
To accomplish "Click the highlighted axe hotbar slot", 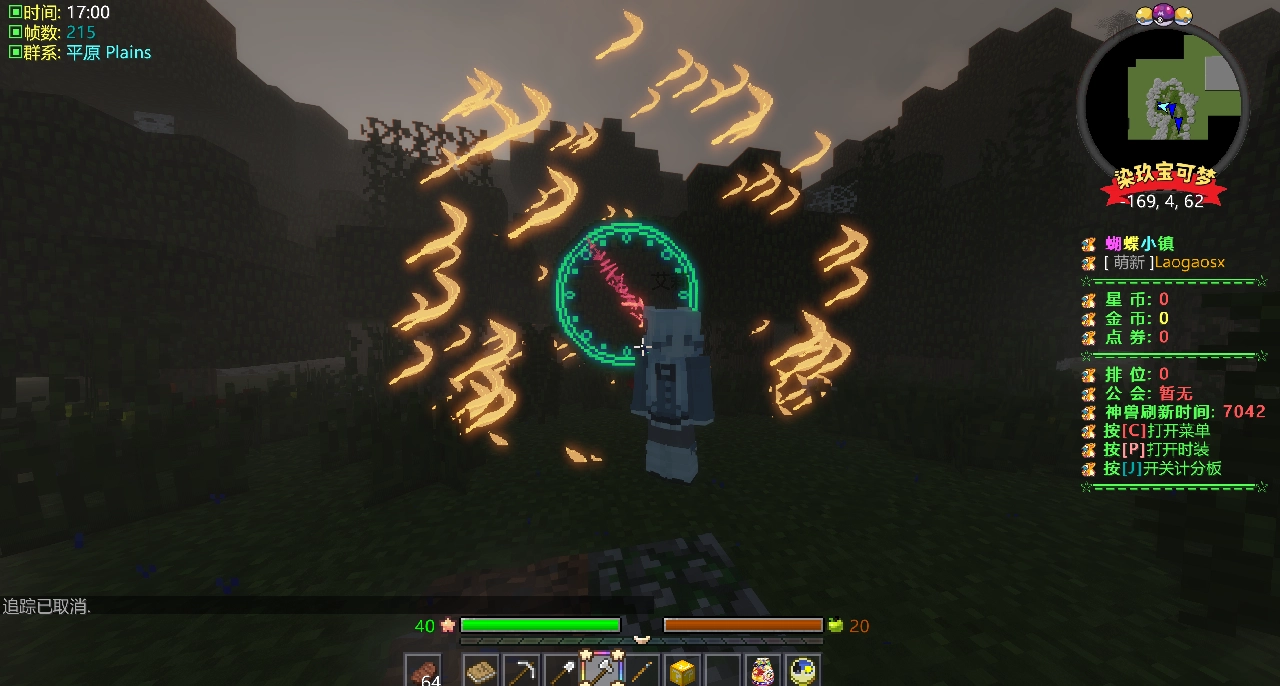I will [602, 671].
